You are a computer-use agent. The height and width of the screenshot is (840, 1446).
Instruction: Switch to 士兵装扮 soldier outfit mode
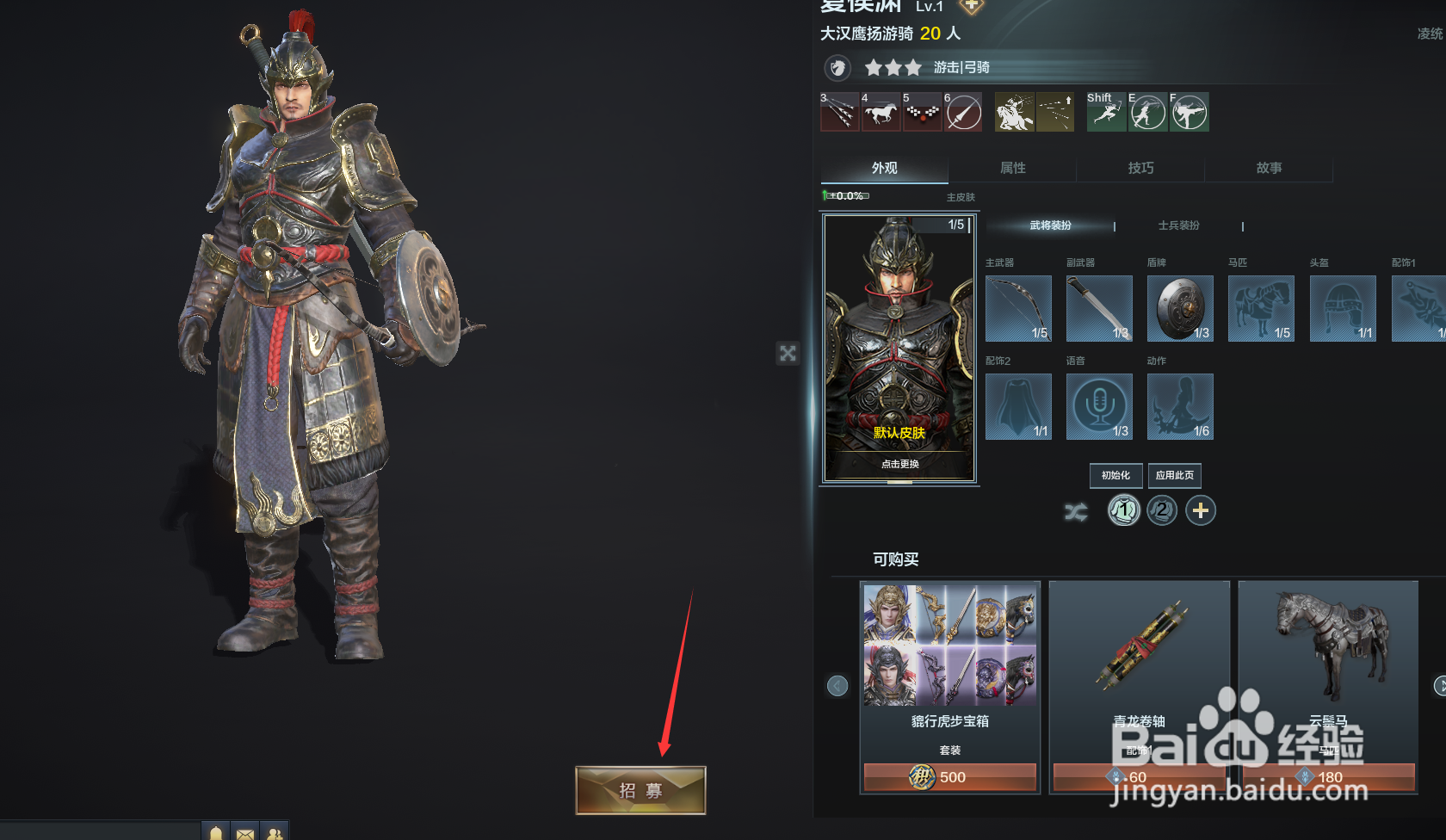(x=1180, y=225)
